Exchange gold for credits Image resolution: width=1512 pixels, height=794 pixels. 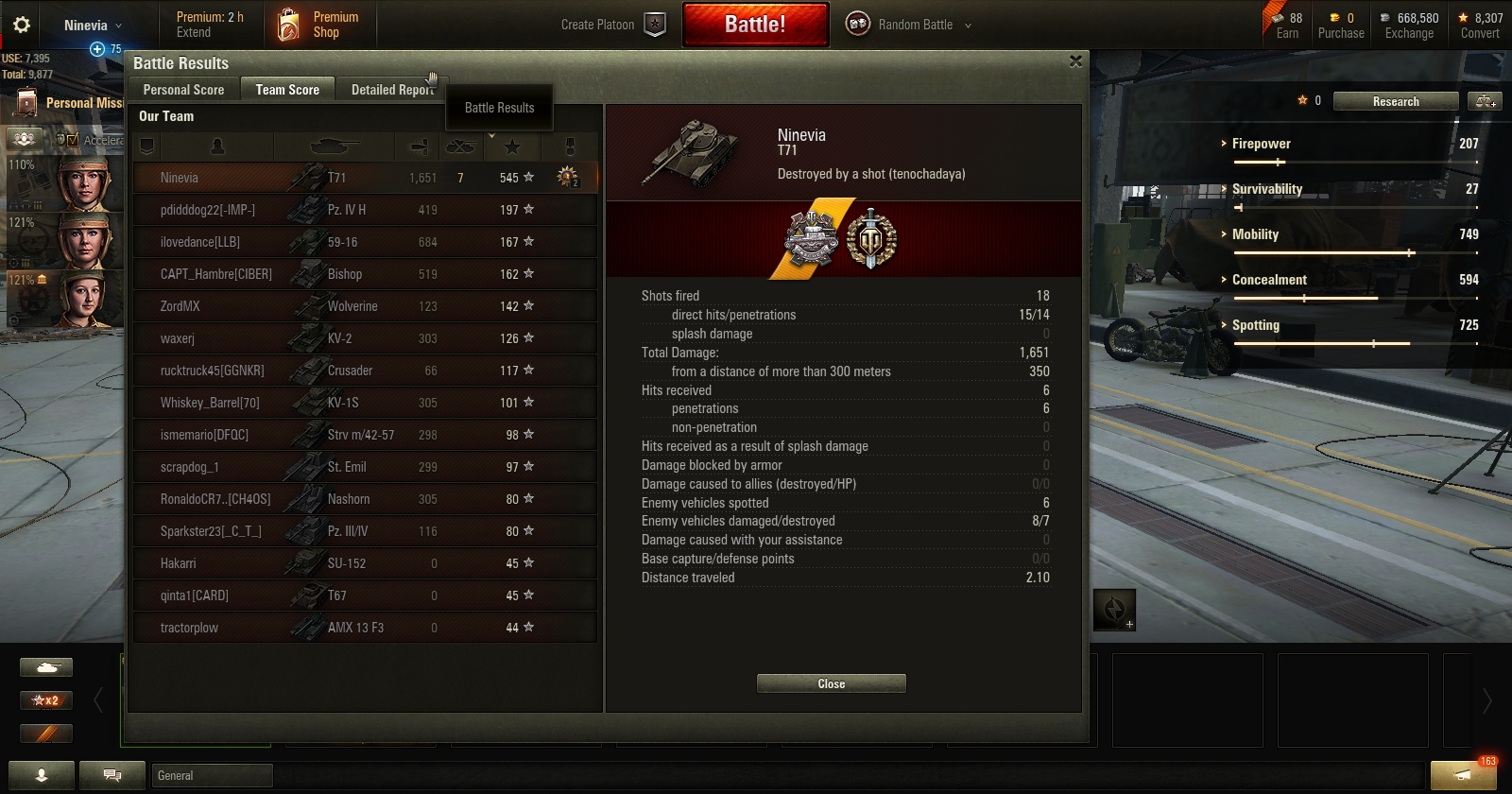click(x=1408, y=26)
